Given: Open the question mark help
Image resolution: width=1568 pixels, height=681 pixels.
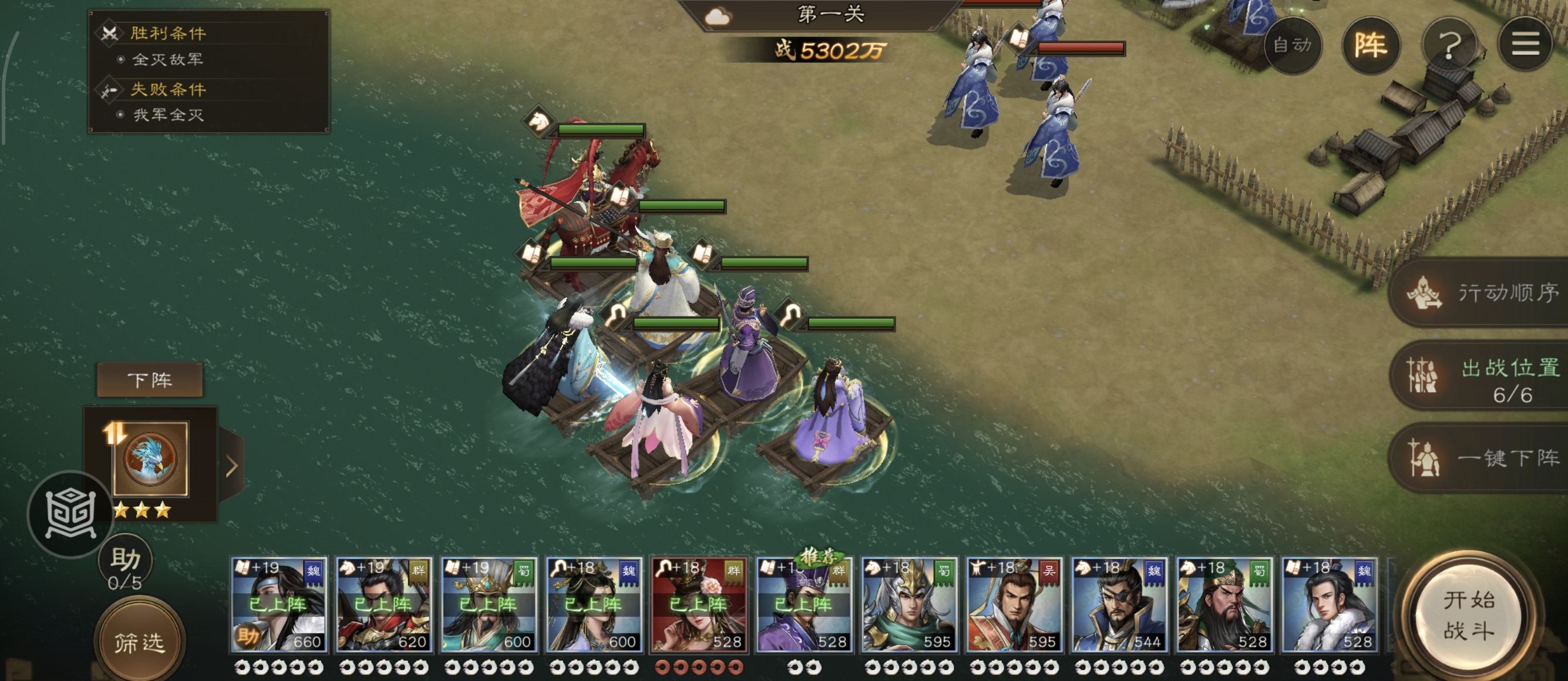Looking at the screenshot, I should click(x=1449, y=45).
